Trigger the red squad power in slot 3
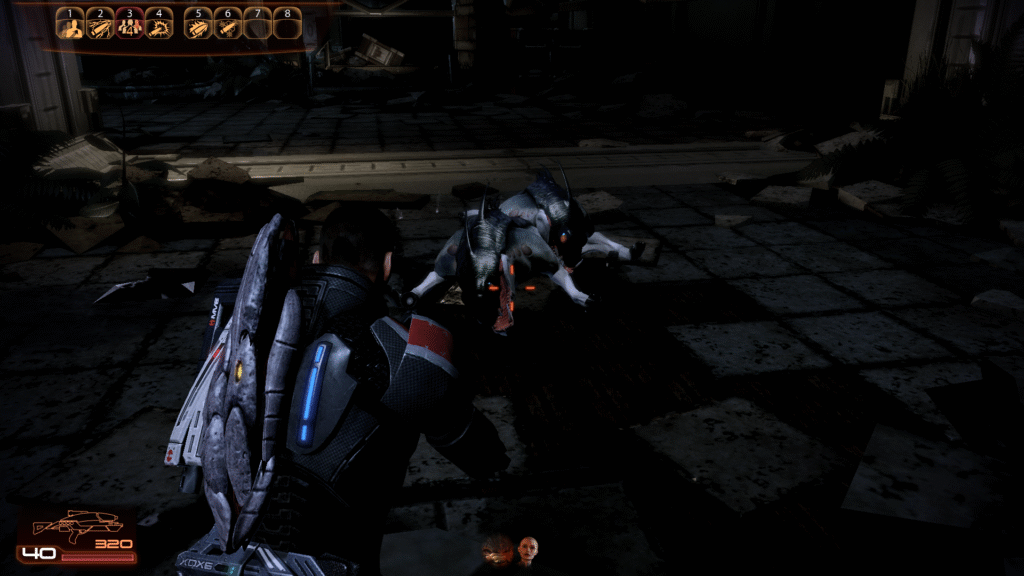The image size is (1024, 576). [x=129, y=26]
